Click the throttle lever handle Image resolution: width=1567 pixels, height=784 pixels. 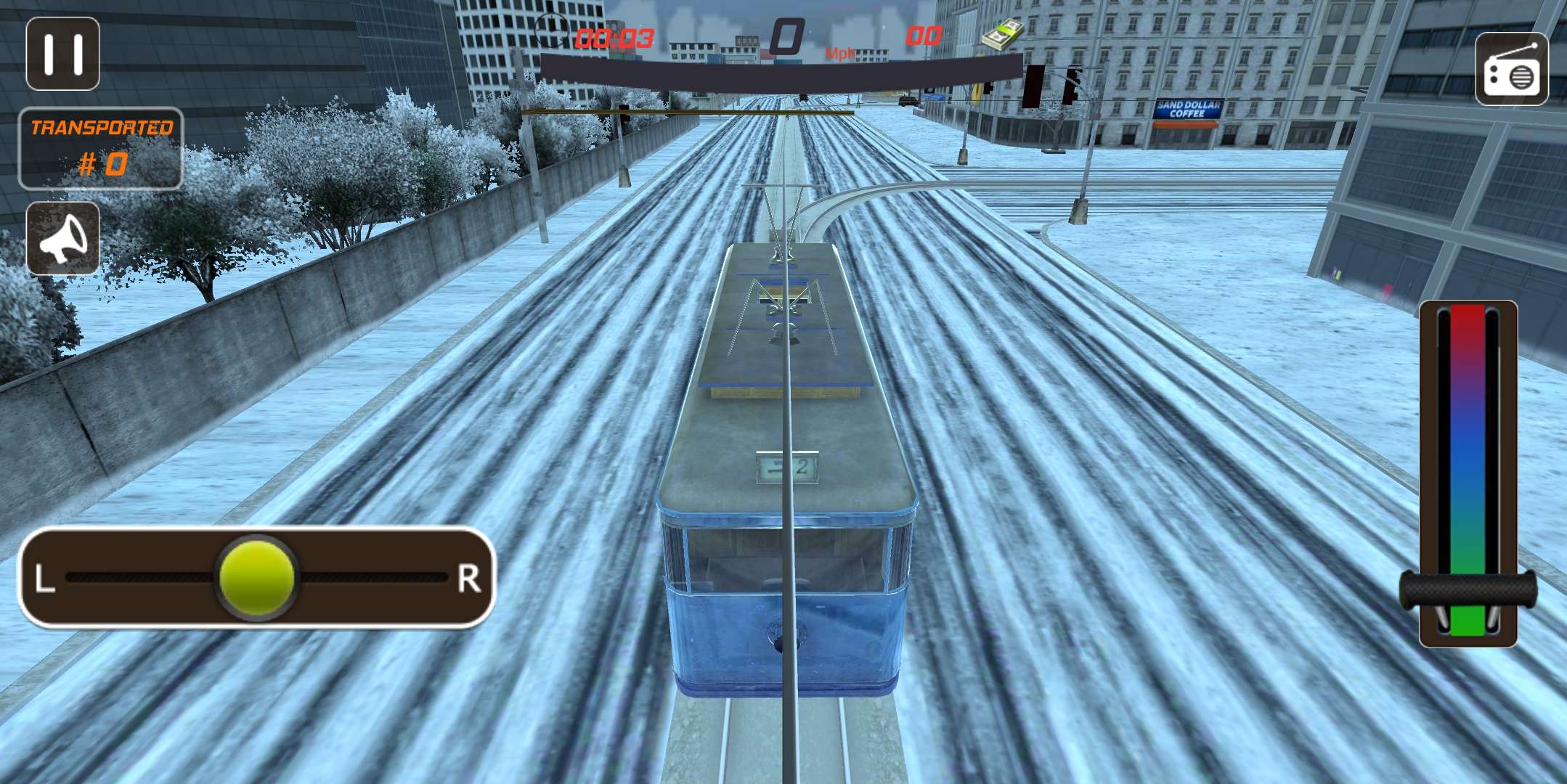[1468, 589]
